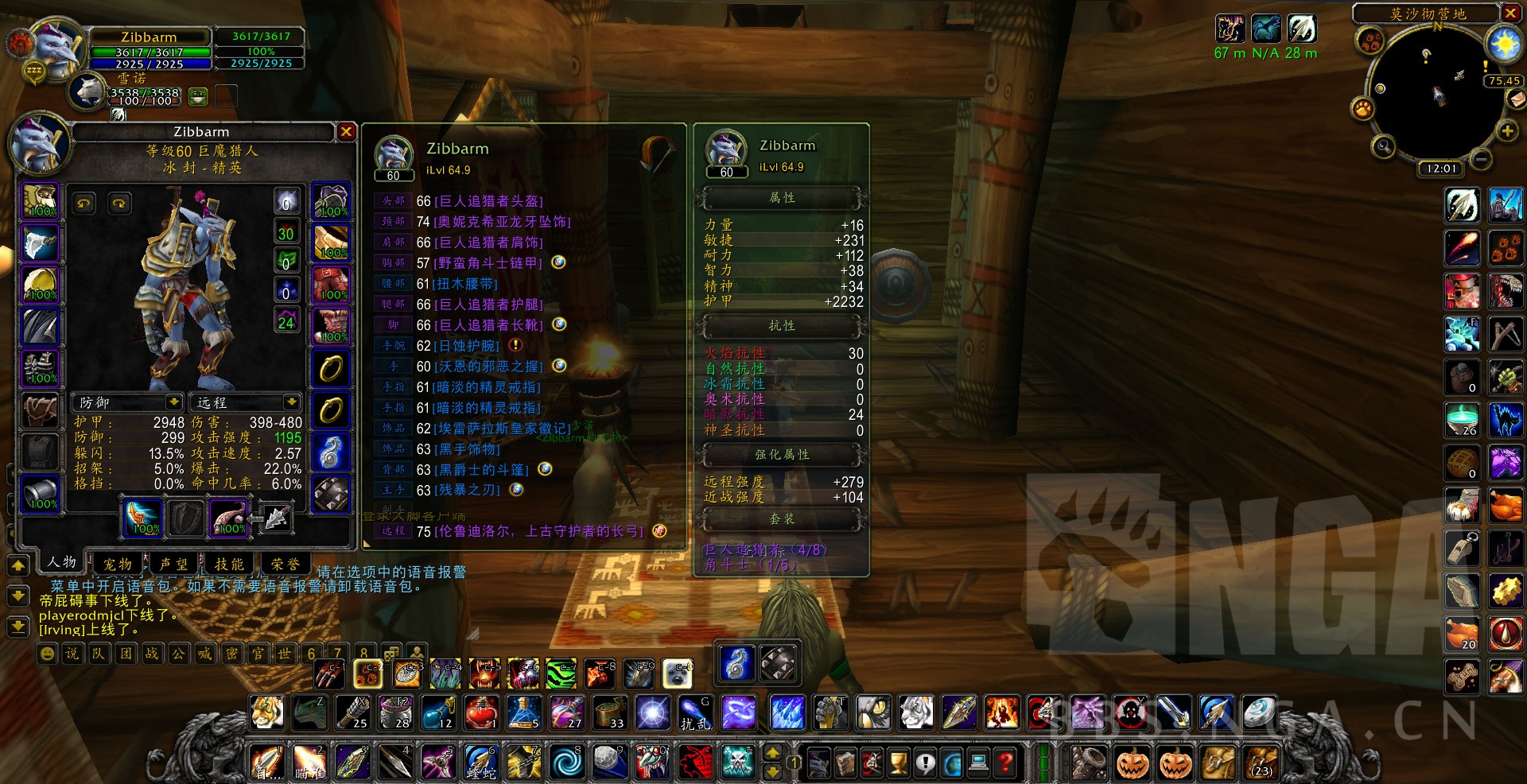The height and width of the screenshot is (784, 1527).
Task: Click the action bar page-up arrow
Action: point(771,752)
